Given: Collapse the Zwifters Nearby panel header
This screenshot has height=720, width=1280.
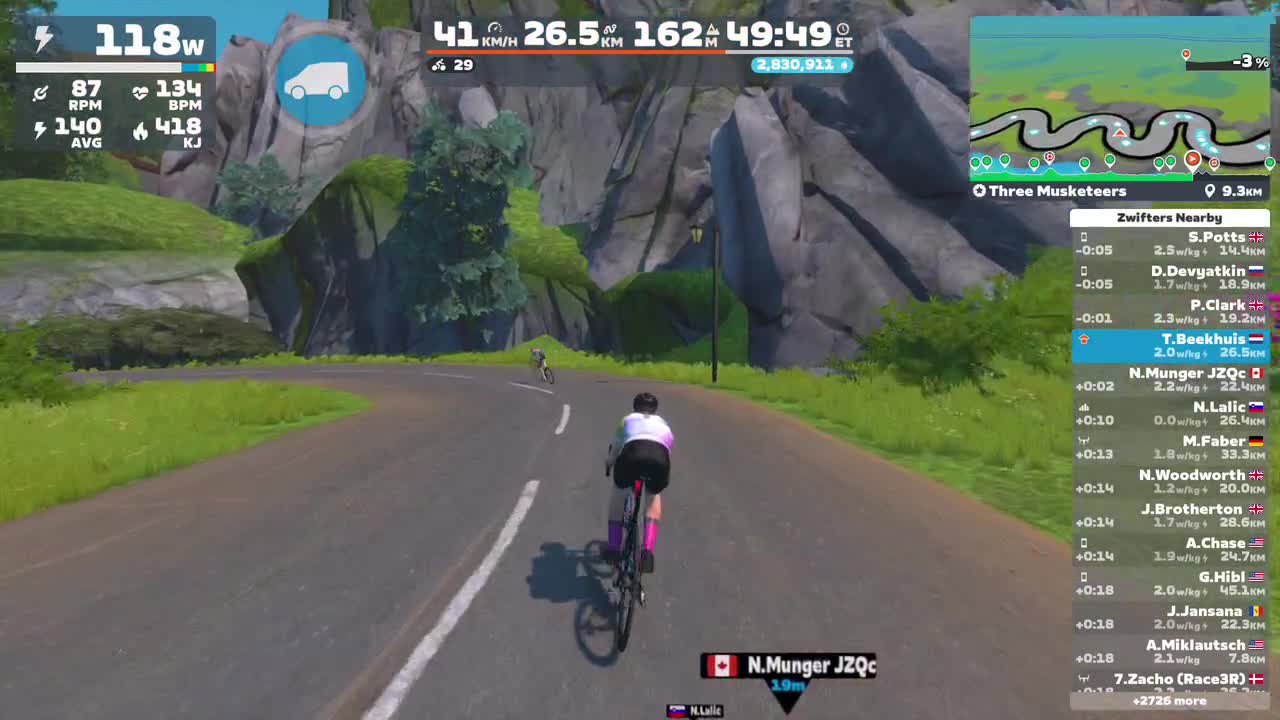Looking at the screenshot, I should click(1169, 217).
